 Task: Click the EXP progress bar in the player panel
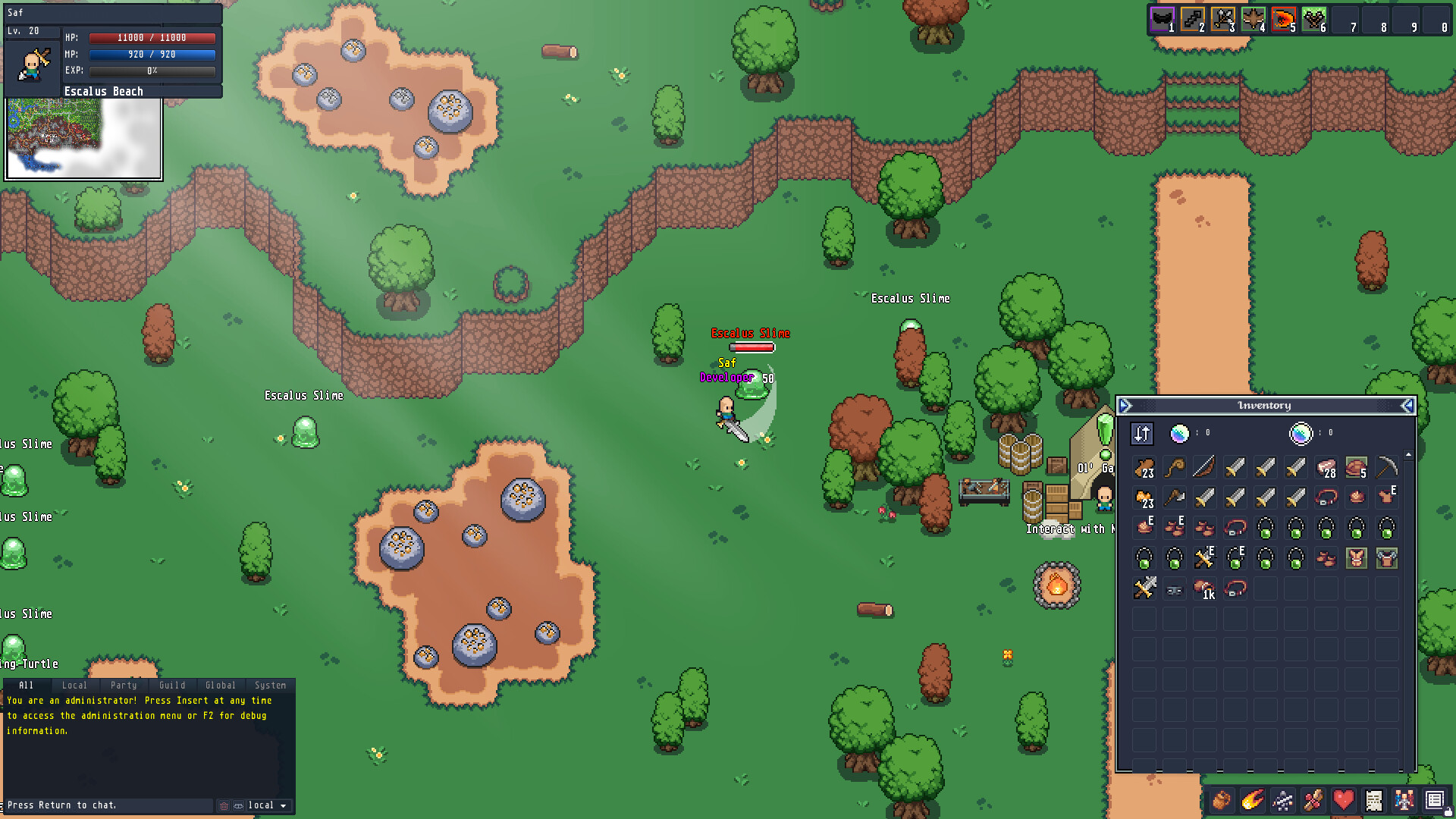coord(152,71)
